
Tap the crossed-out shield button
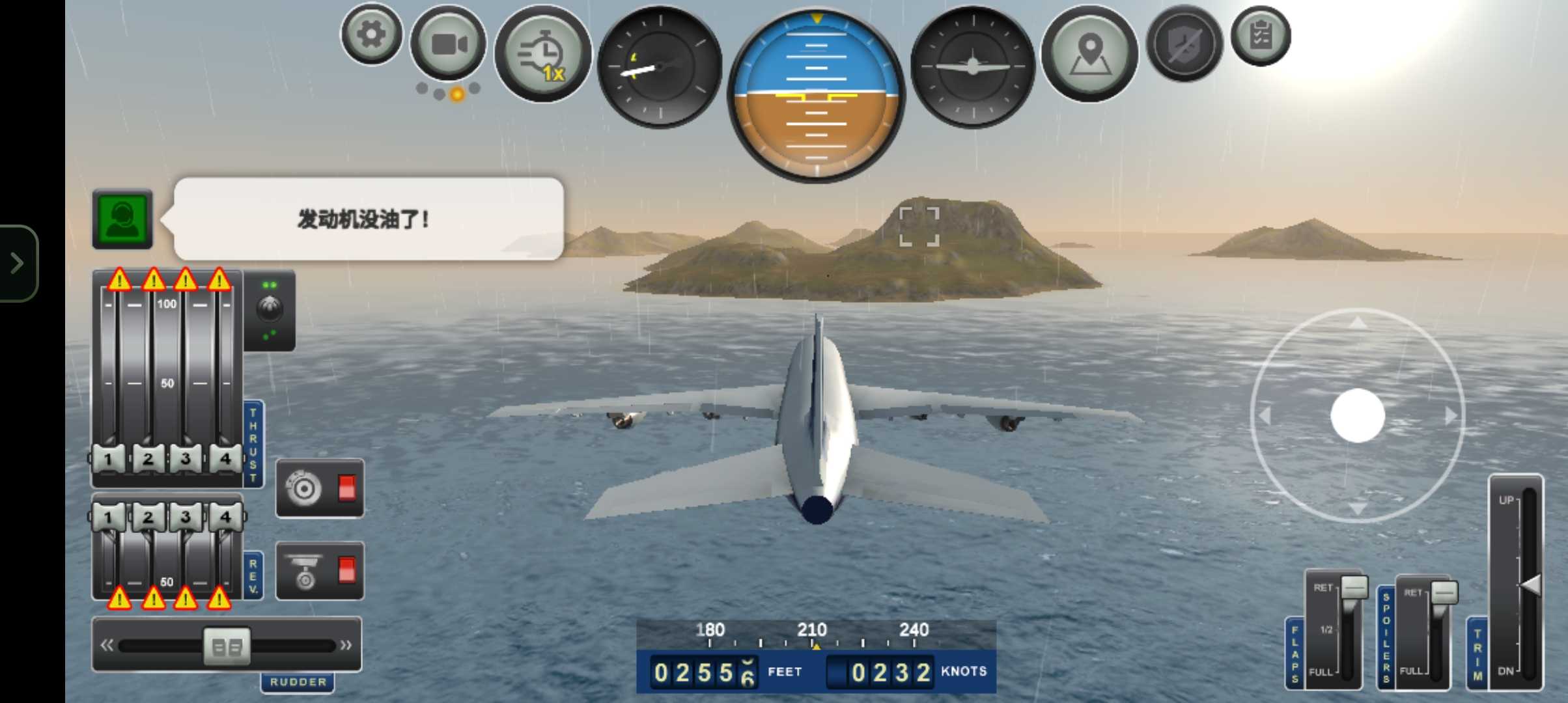point(1184,44)
